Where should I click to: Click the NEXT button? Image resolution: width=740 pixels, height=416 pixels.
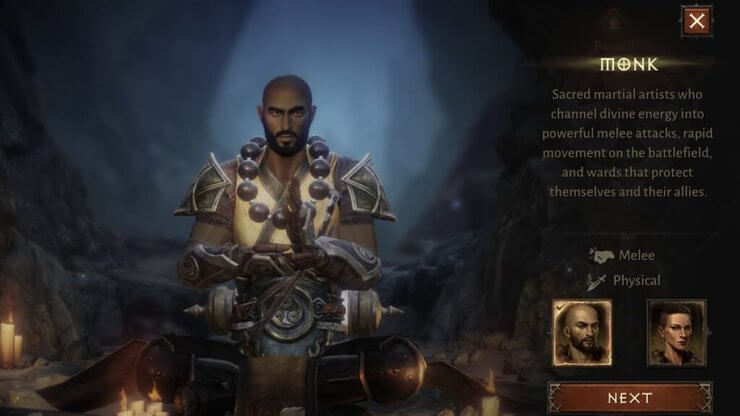click(x=629, y=398)
